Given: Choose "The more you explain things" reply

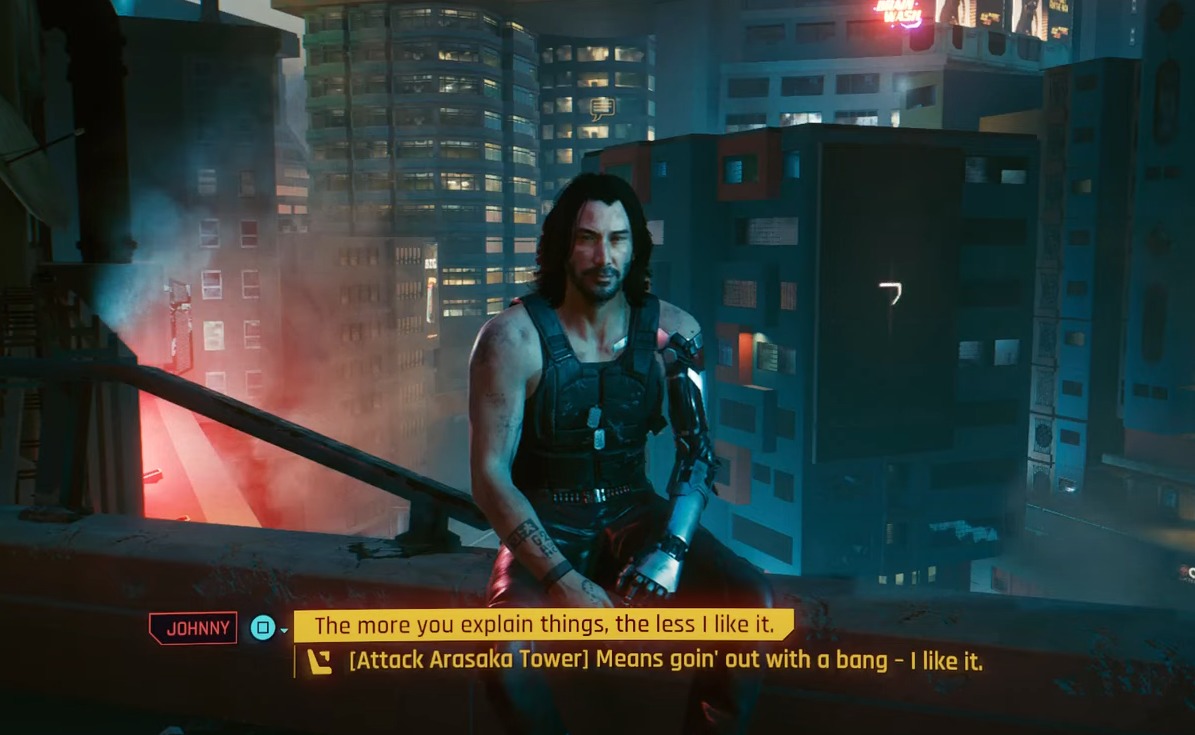Looking at the screenshot, I should coord(543,626).
